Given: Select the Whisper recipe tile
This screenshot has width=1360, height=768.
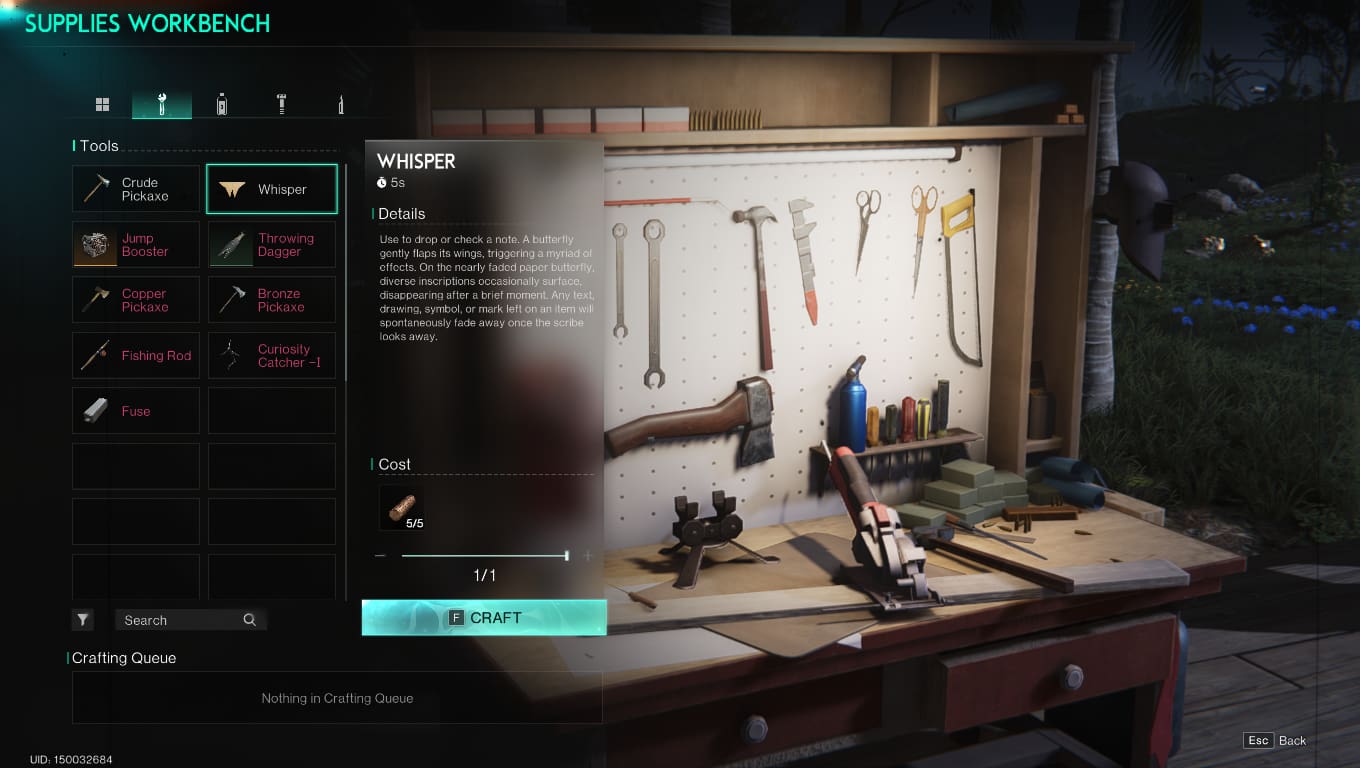Looking at the screenshot, I should tap(272, 189).
